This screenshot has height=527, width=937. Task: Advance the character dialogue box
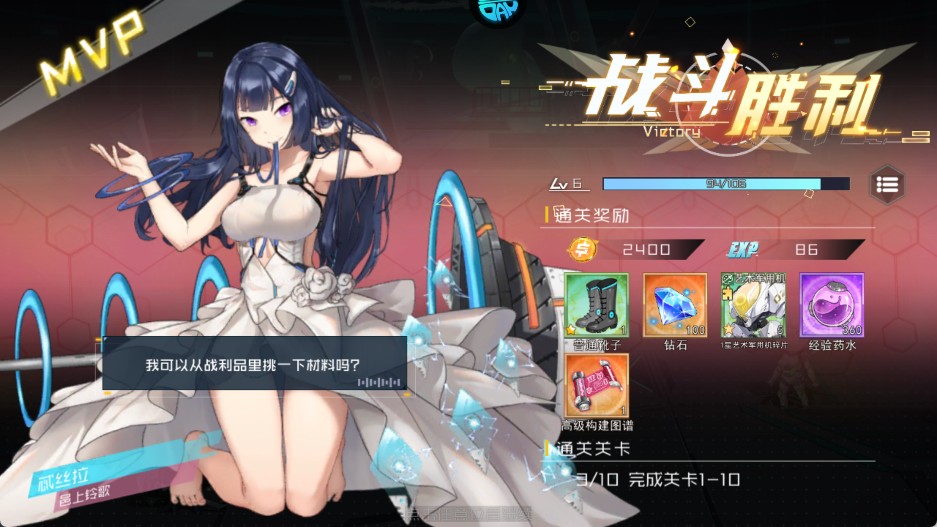[254, 364]
